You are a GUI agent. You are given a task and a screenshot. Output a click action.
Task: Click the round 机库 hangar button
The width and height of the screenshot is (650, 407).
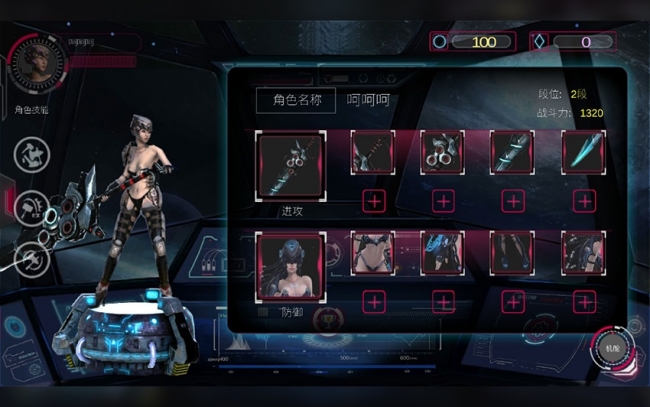pos(612,353)
